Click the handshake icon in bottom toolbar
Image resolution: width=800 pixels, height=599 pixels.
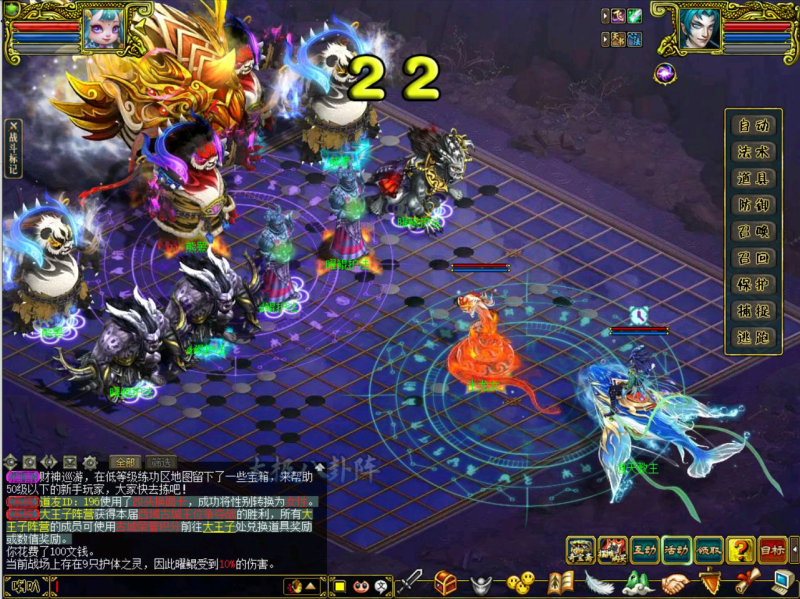(x=675, y=582)
